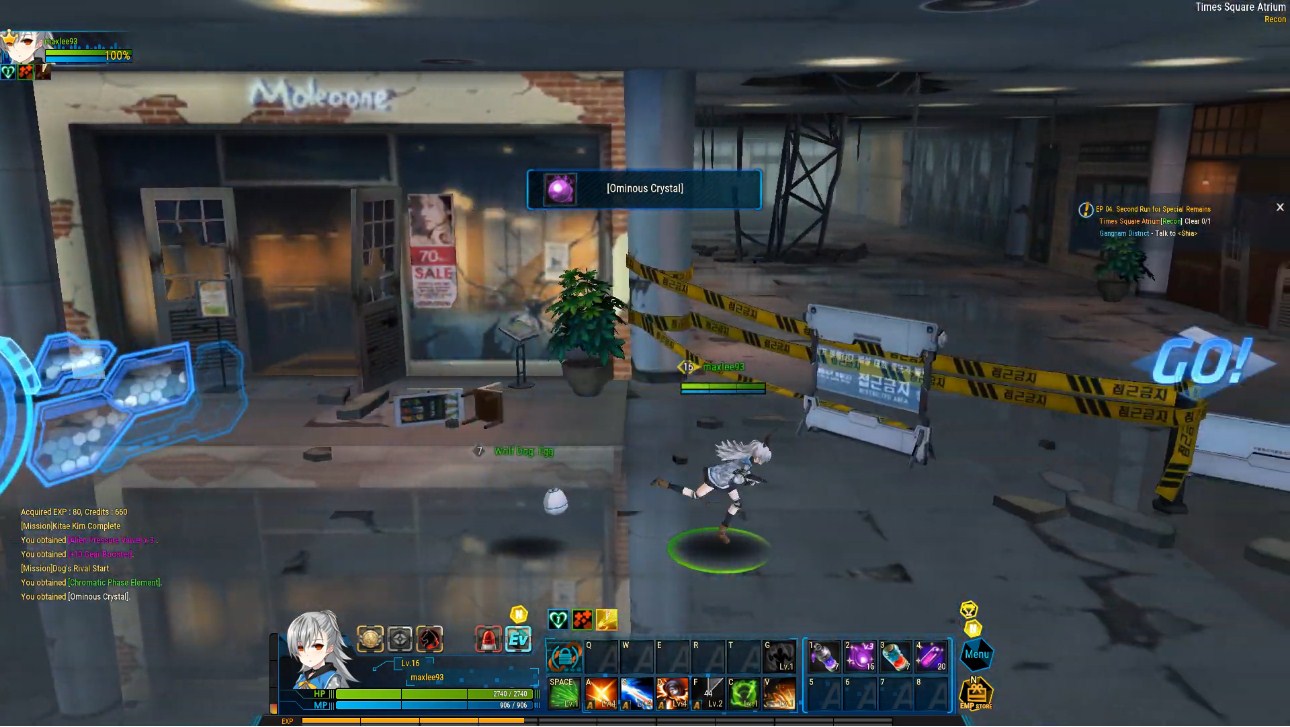Click the yellow trophy icon above Menu

tap(968, 609)
